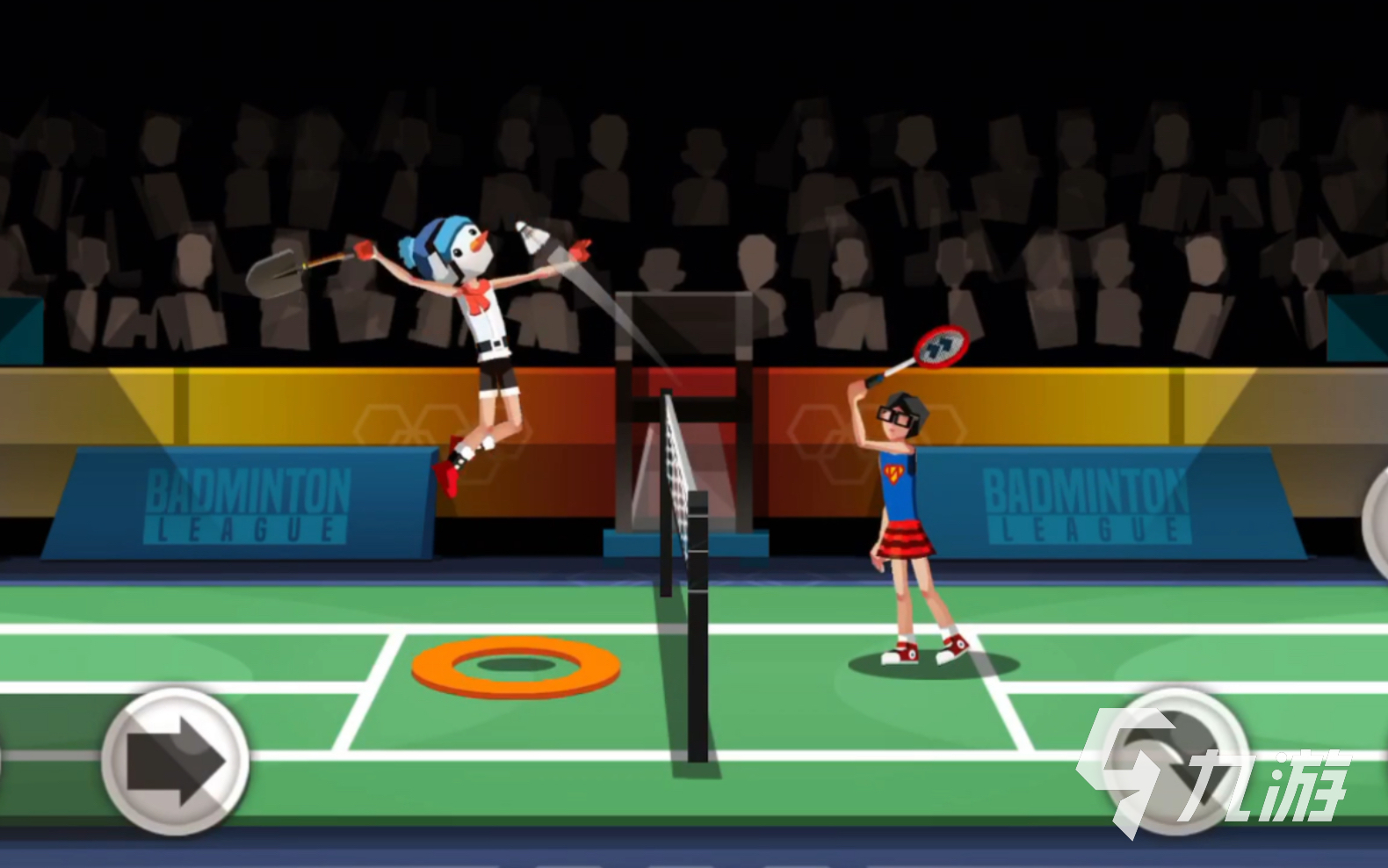Tap the right arrow move button
The image size is (1388, 868).
(175, 761)
